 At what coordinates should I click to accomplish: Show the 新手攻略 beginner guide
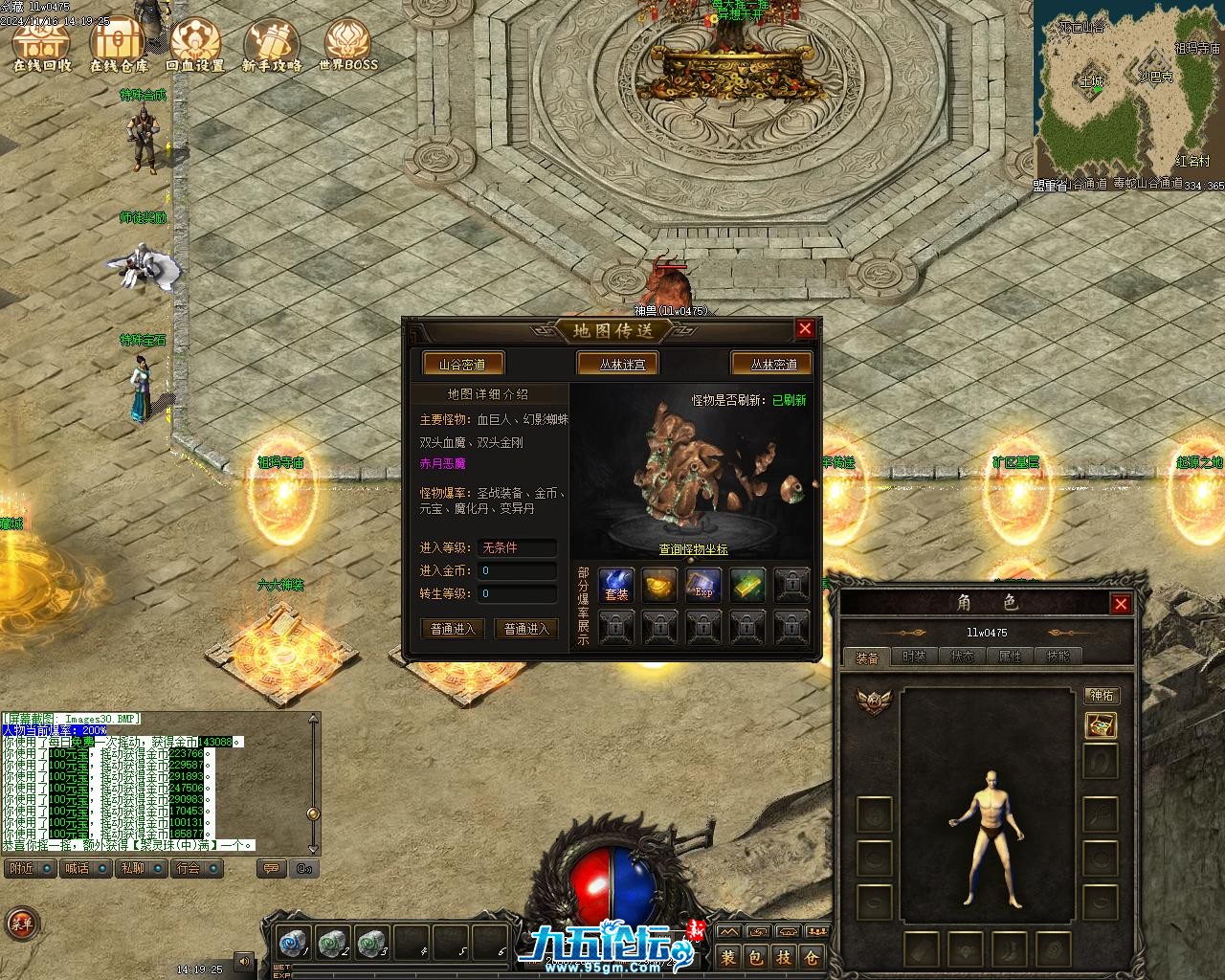[272, 46]
